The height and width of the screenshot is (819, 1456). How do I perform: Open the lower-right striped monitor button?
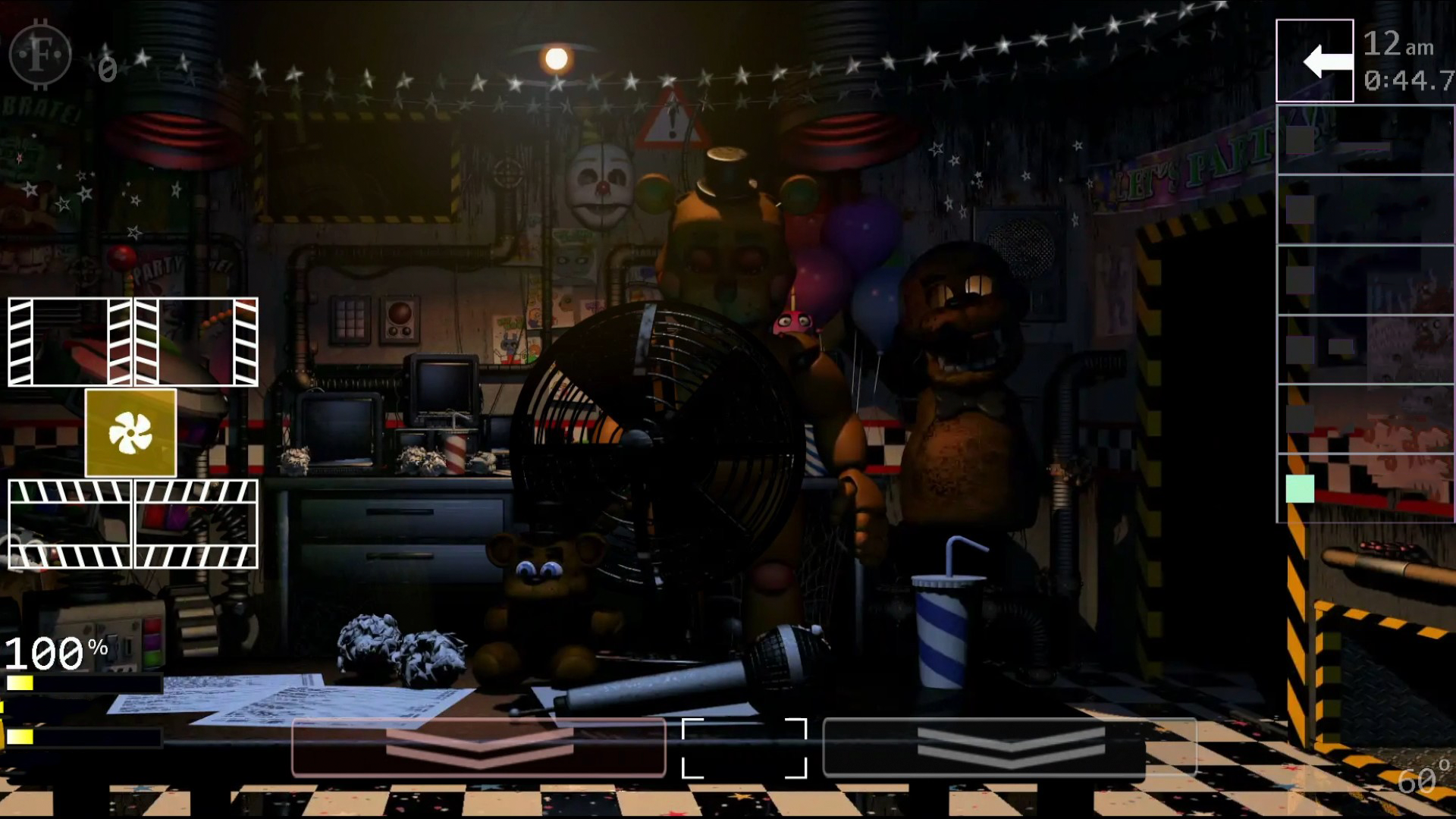click(x=195, y=523)
